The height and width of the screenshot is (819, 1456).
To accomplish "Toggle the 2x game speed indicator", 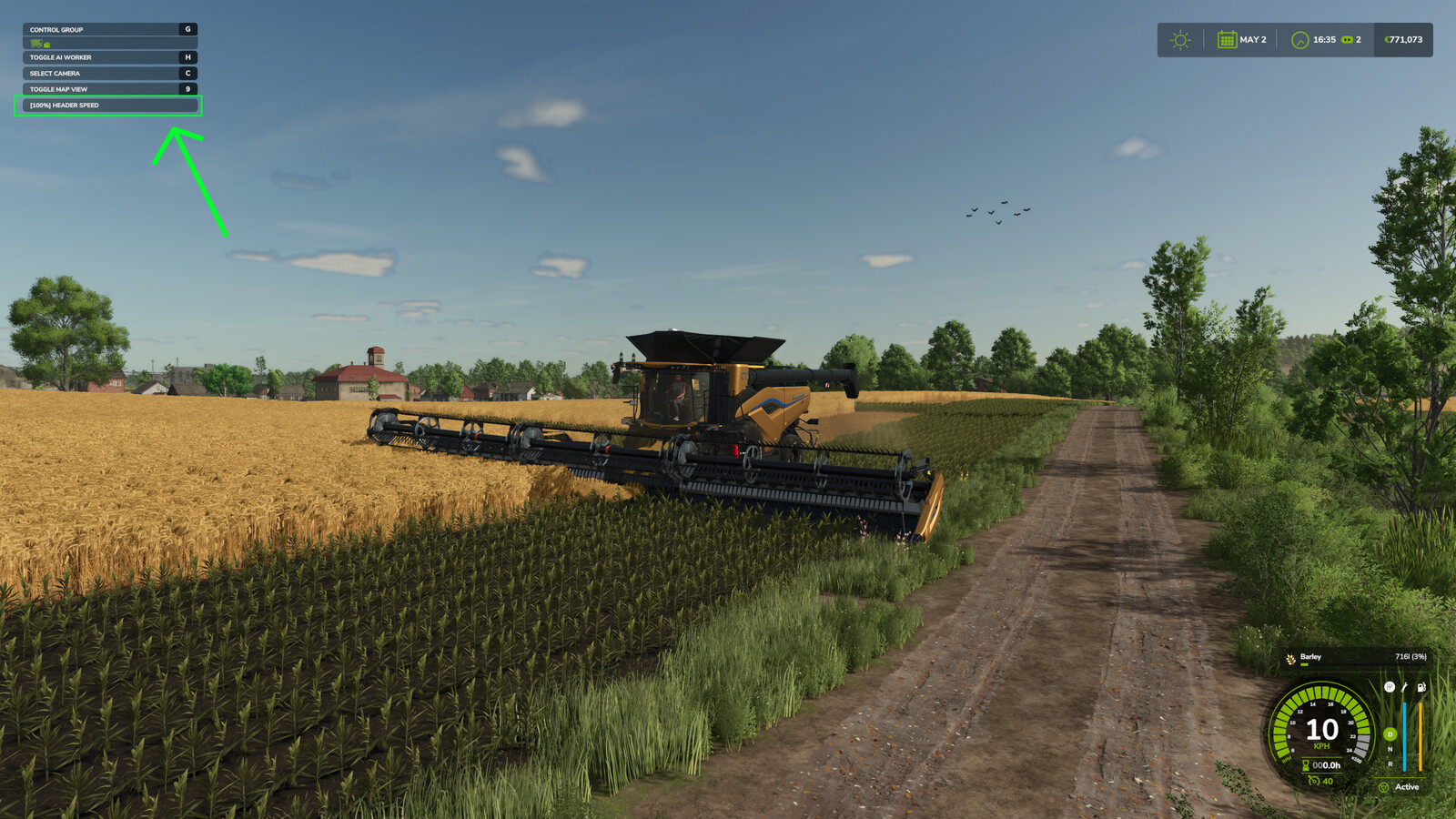I will (x=1350, y=40).
